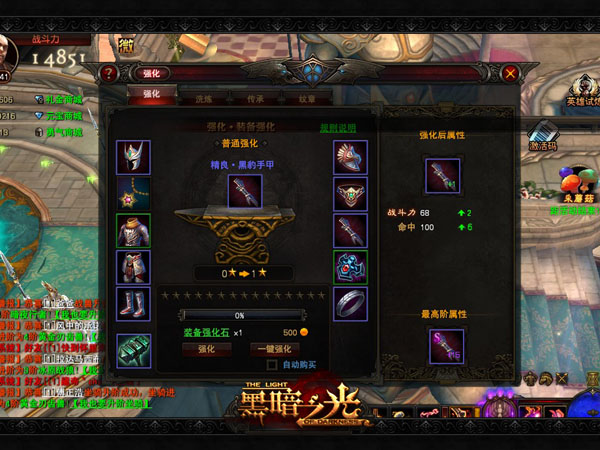Select the shoulder pauldron slot
This screenshot has width=600, height=450.
[x=350, y=157]
